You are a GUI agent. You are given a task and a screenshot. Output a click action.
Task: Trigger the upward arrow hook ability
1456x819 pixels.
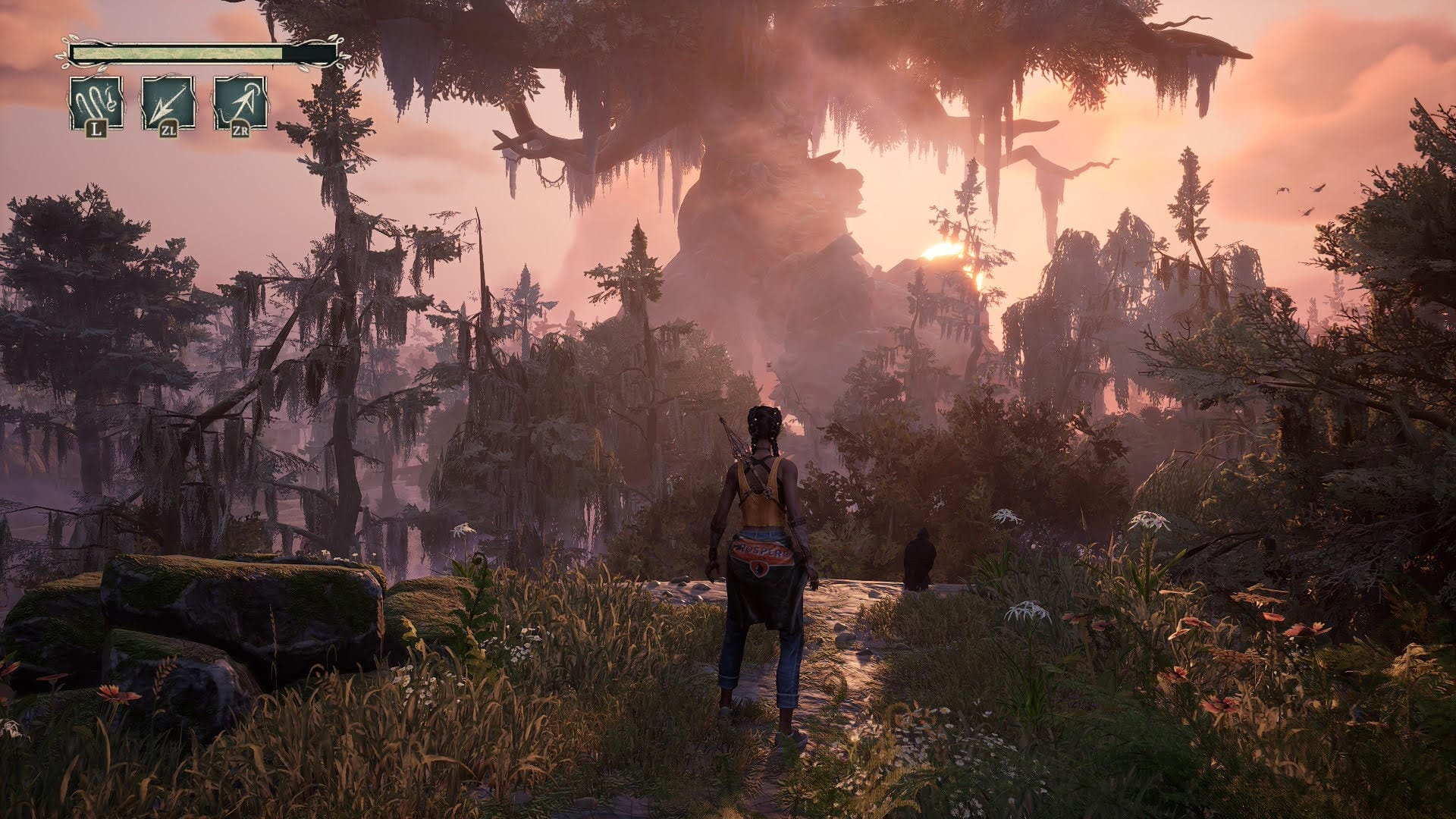click(x=240, y=103)
